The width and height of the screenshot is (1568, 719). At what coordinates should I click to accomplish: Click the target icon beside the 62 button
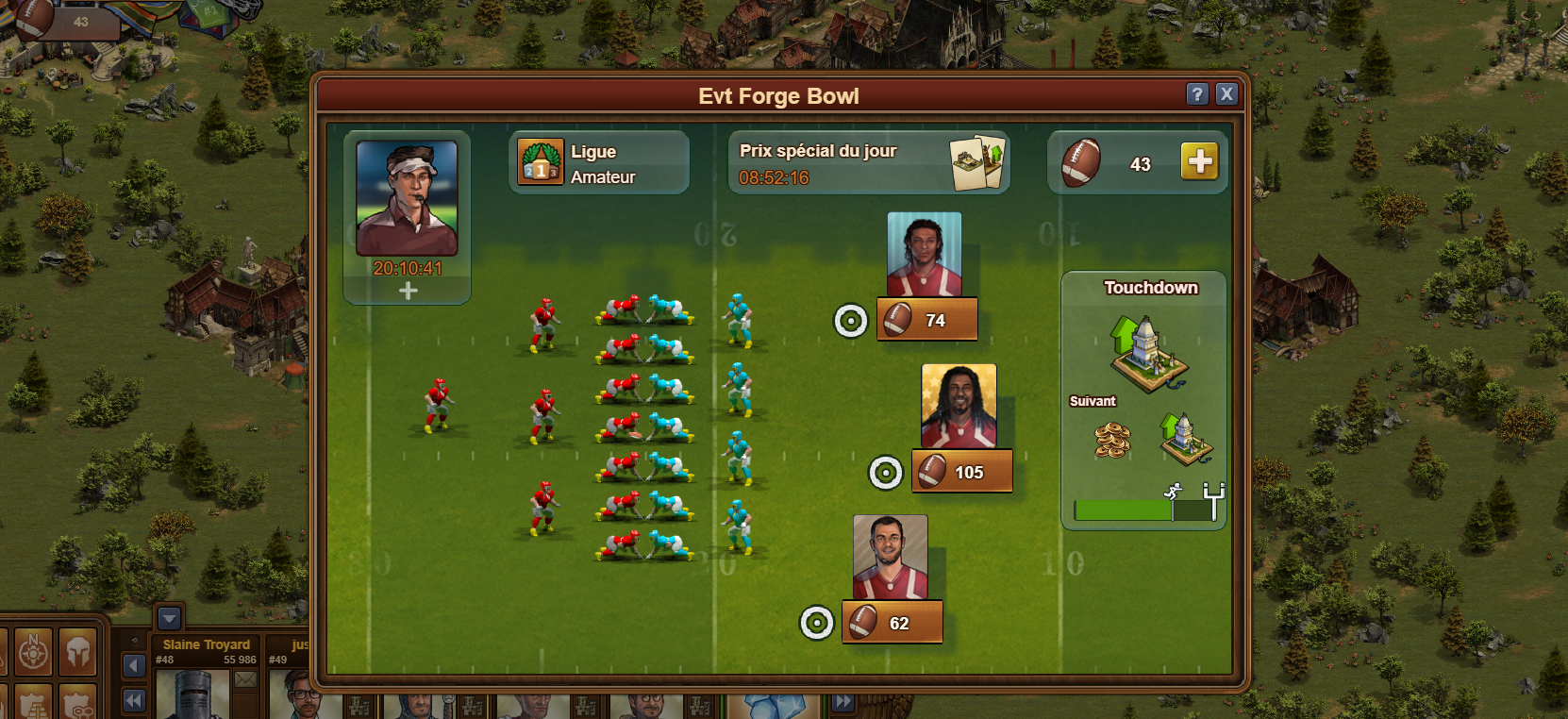817,623
